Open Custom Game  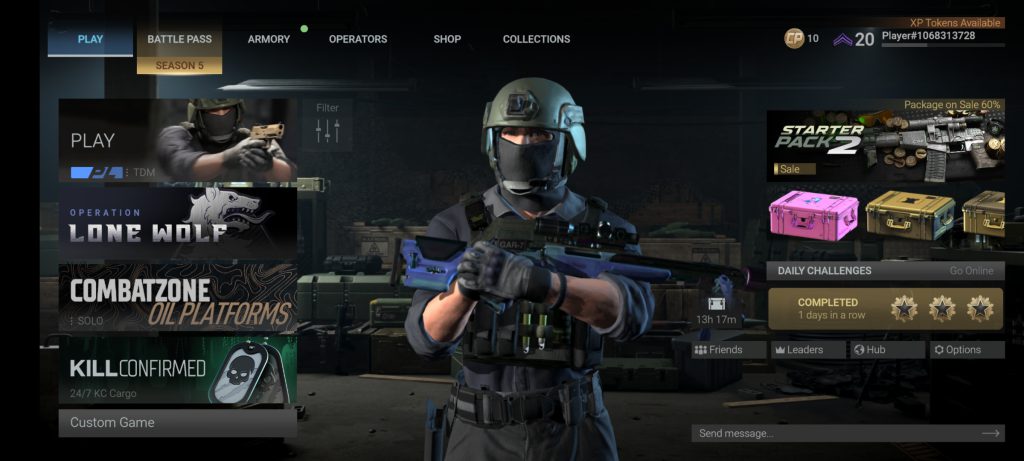pyautogui.click(x=177, y=422)
